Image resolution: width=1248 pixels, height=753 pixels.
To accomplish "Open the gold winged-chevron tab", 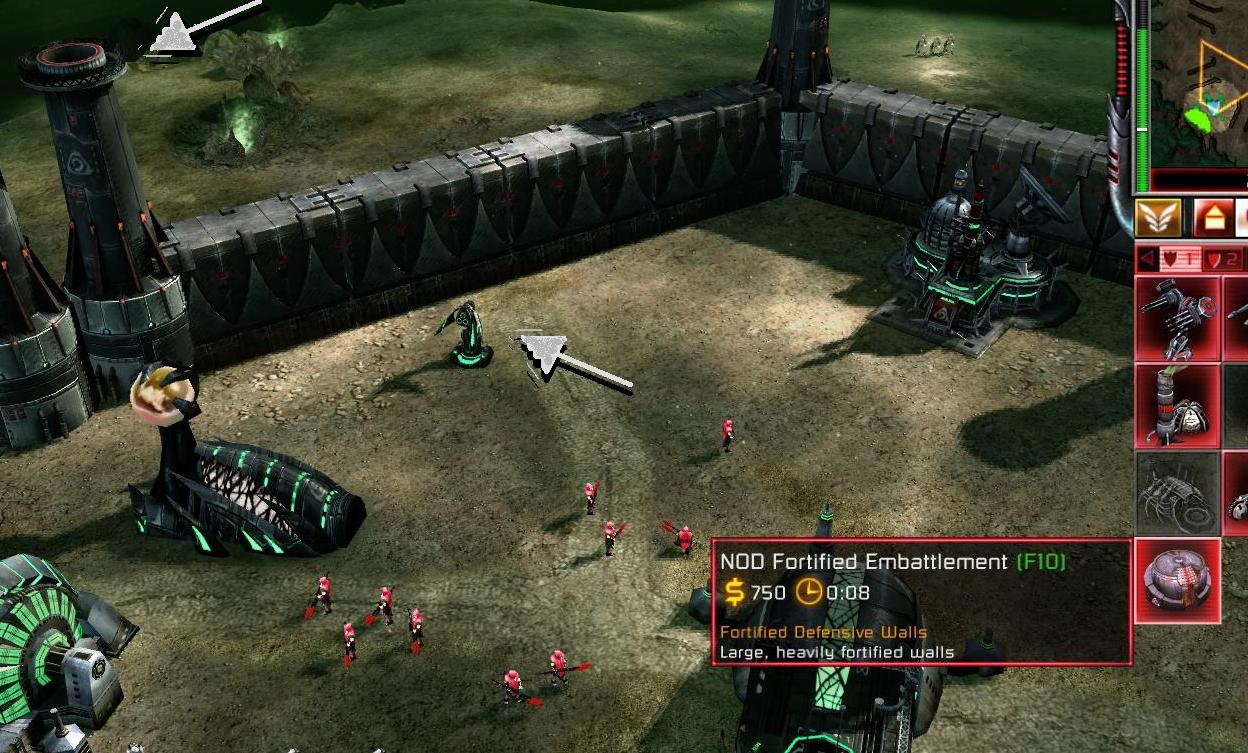I will coord(1159,218).
